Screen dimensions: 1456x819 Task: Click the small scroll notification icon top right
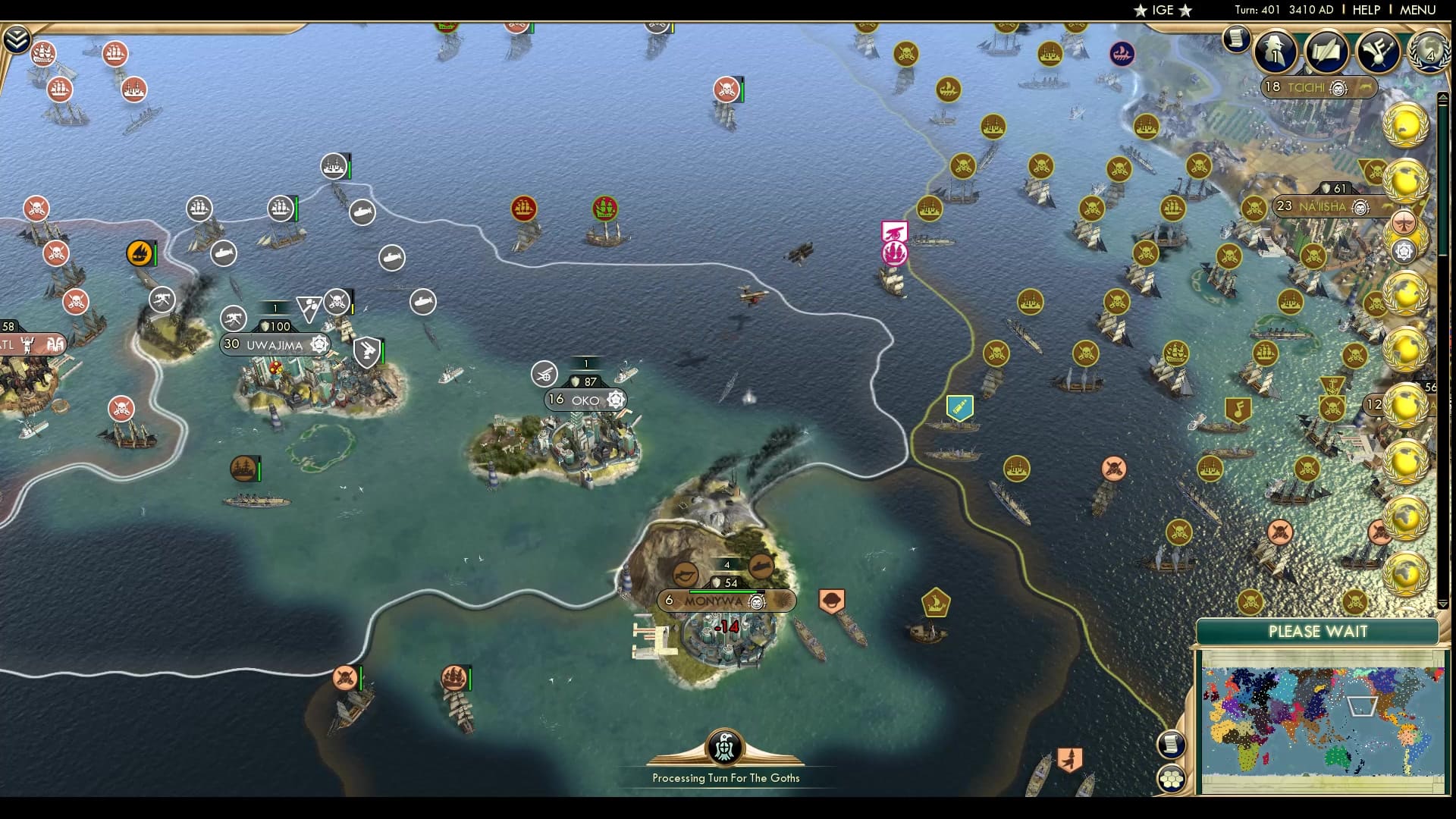[x=1238, y=37]
